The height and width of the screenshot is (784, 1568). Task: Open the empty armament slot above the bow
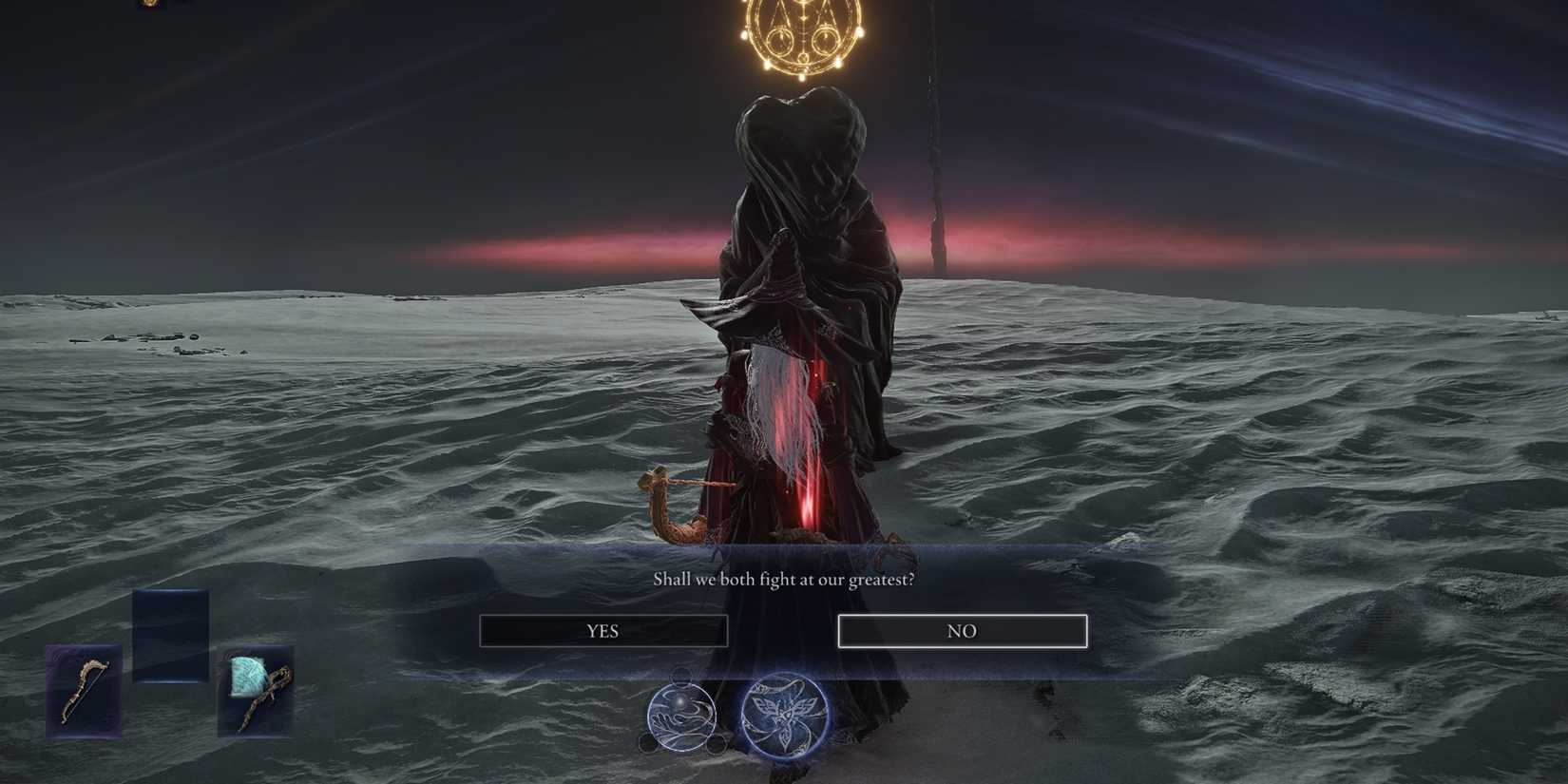(171, 627)
